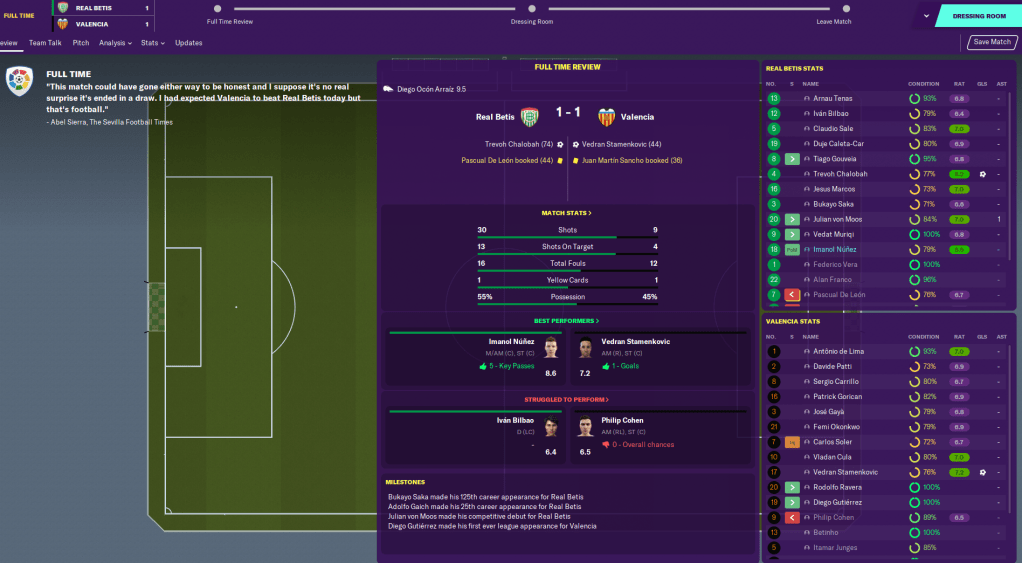Screen dimensions: 1022x563
Task: Show the Updates tab
Action: (188, 43)
